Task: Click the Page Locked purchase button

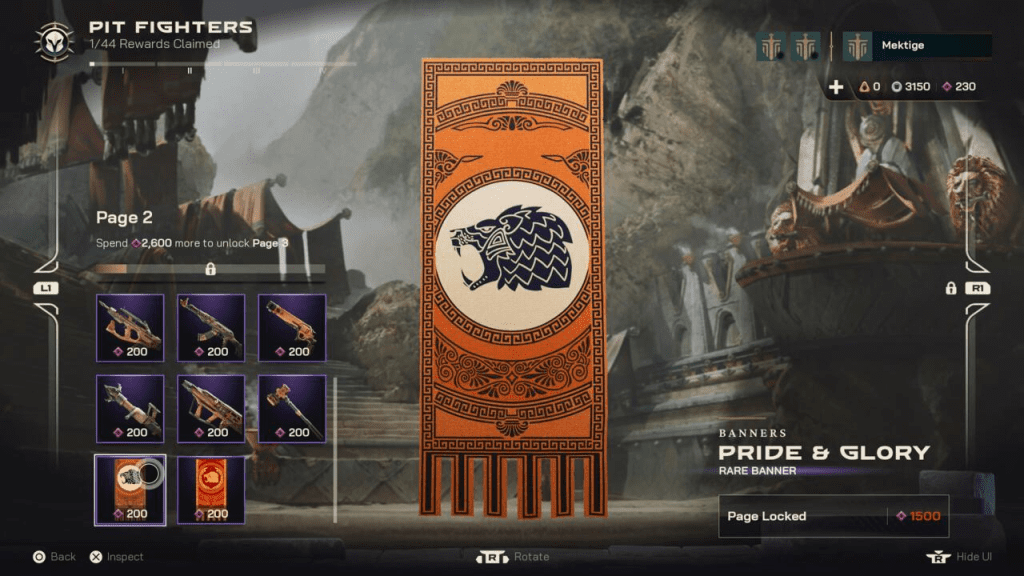Action: click(x=833, y=516)
